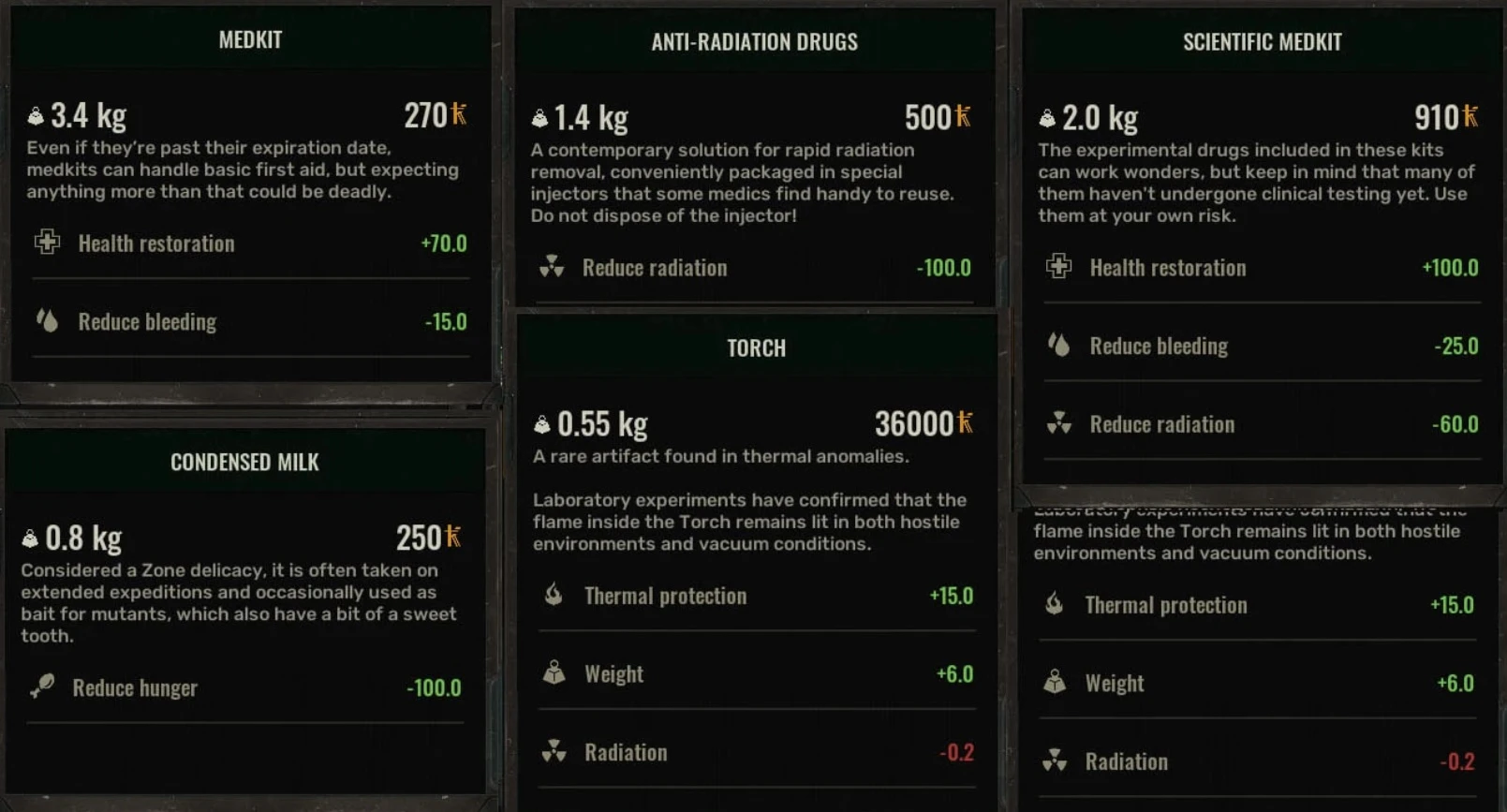Click the radiation icon on Anti-Radiation Drugs
The height and width of the screenshot is (812, 1507).
pos(553,268)
